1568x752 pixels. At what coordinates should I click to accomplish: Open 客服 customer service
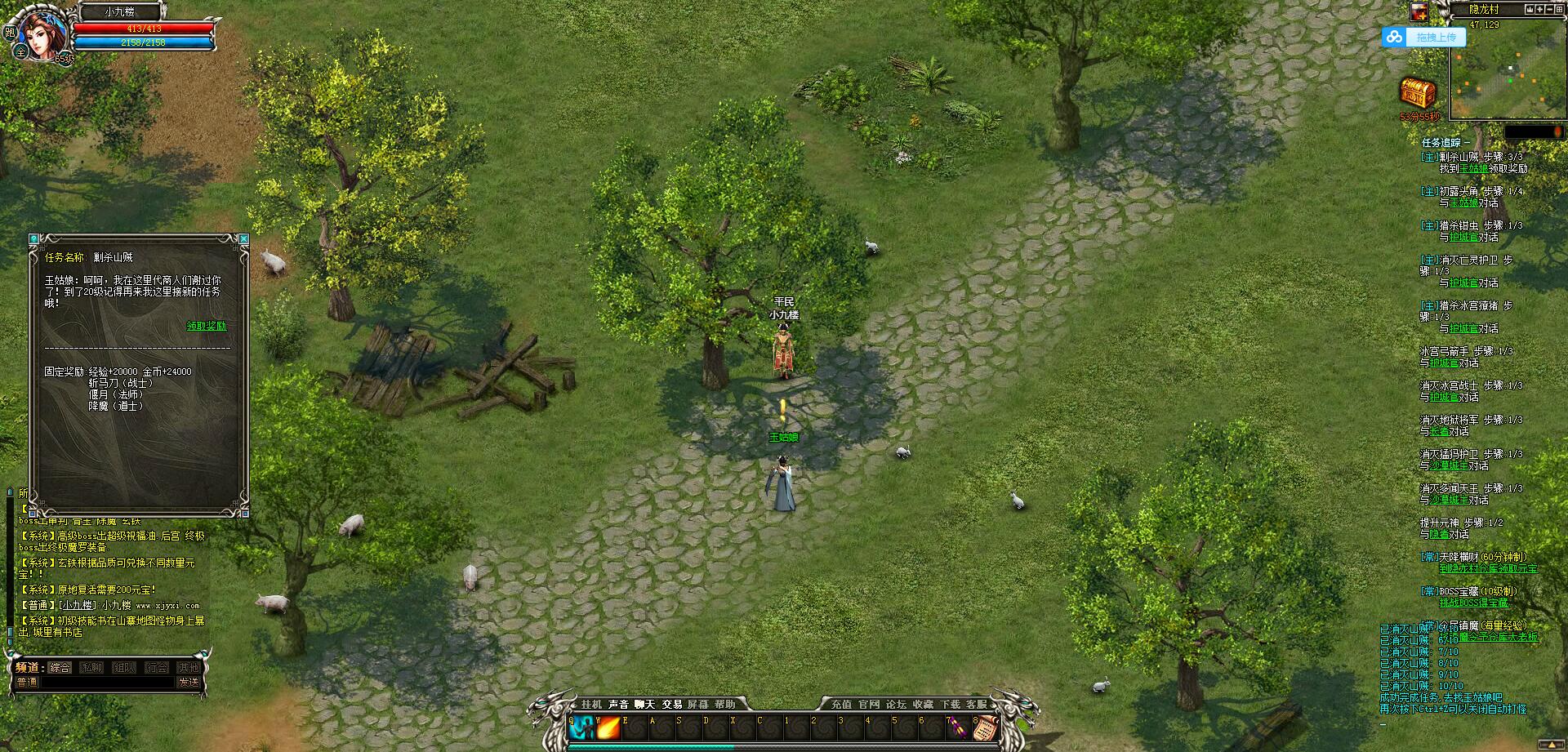(x=976, y=704)
